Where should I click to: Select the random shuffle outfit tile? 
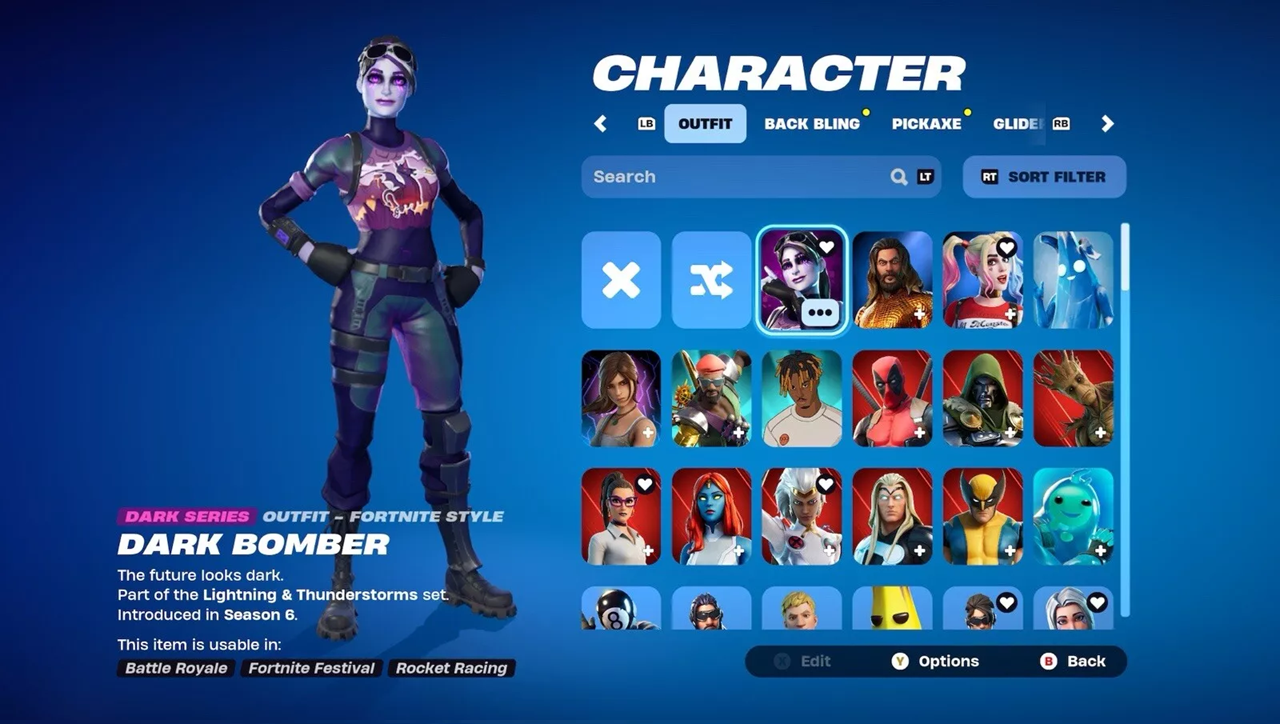[x=711, y=280]
